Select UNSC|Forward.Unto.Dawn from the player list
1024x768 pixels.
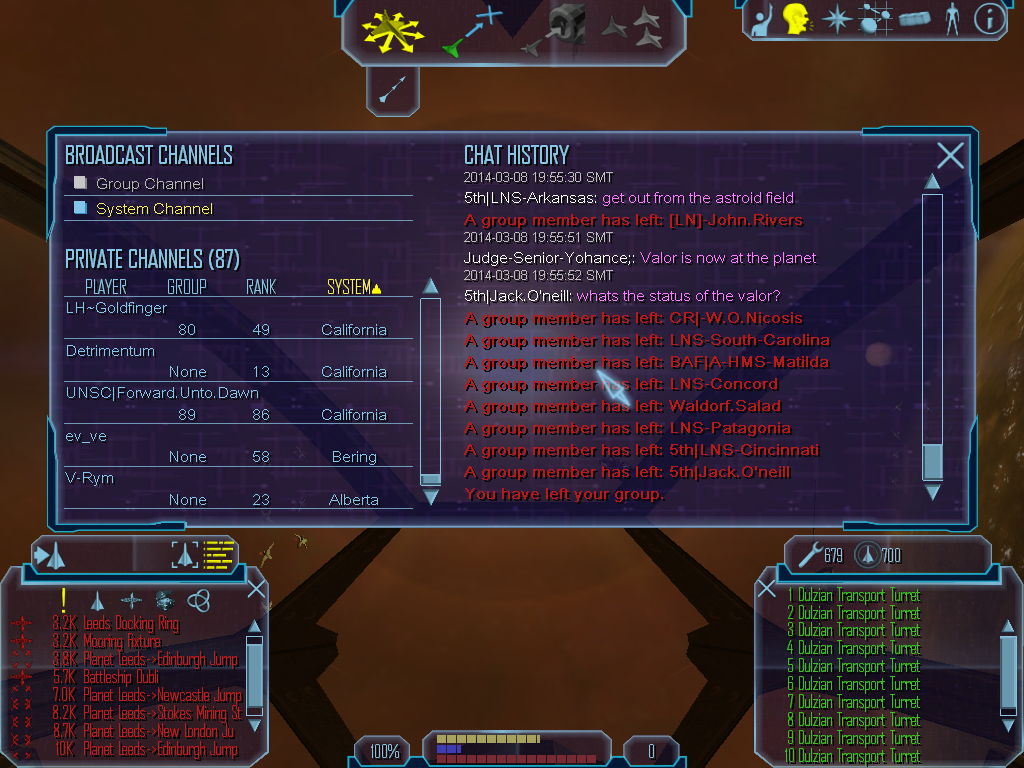coord(162,393)
